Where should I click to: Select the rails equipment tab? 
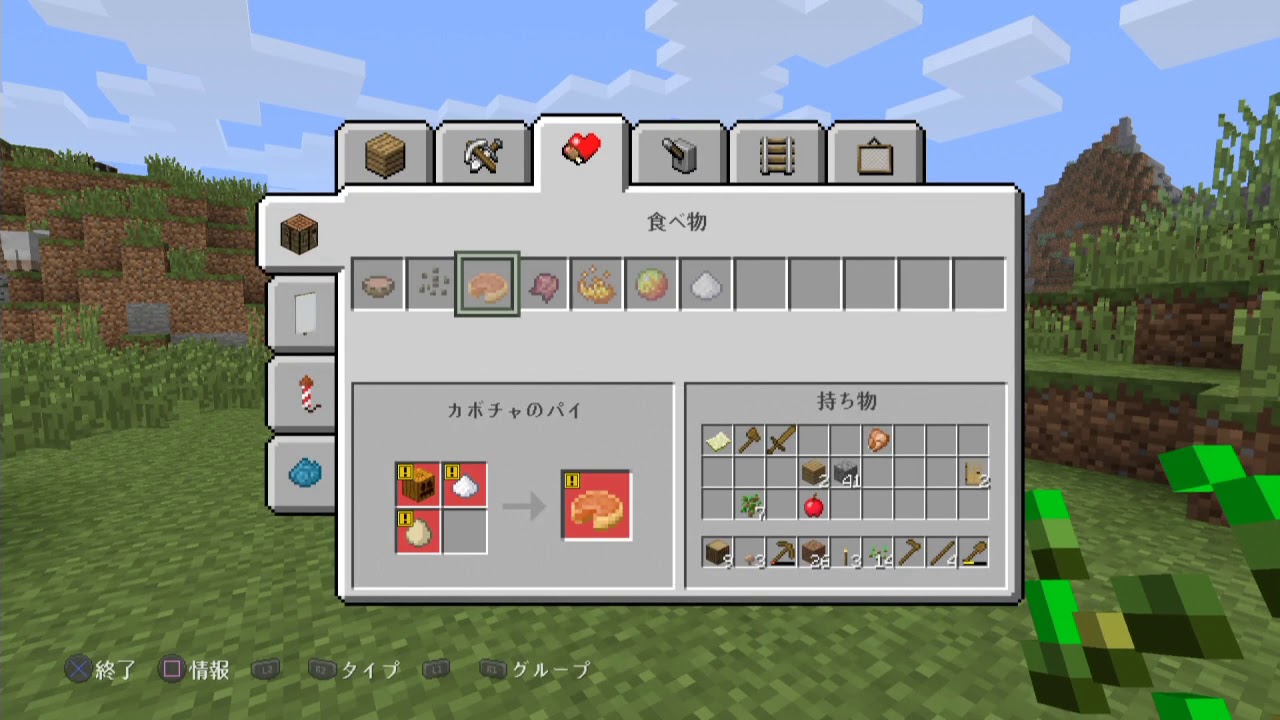[776, 152]
